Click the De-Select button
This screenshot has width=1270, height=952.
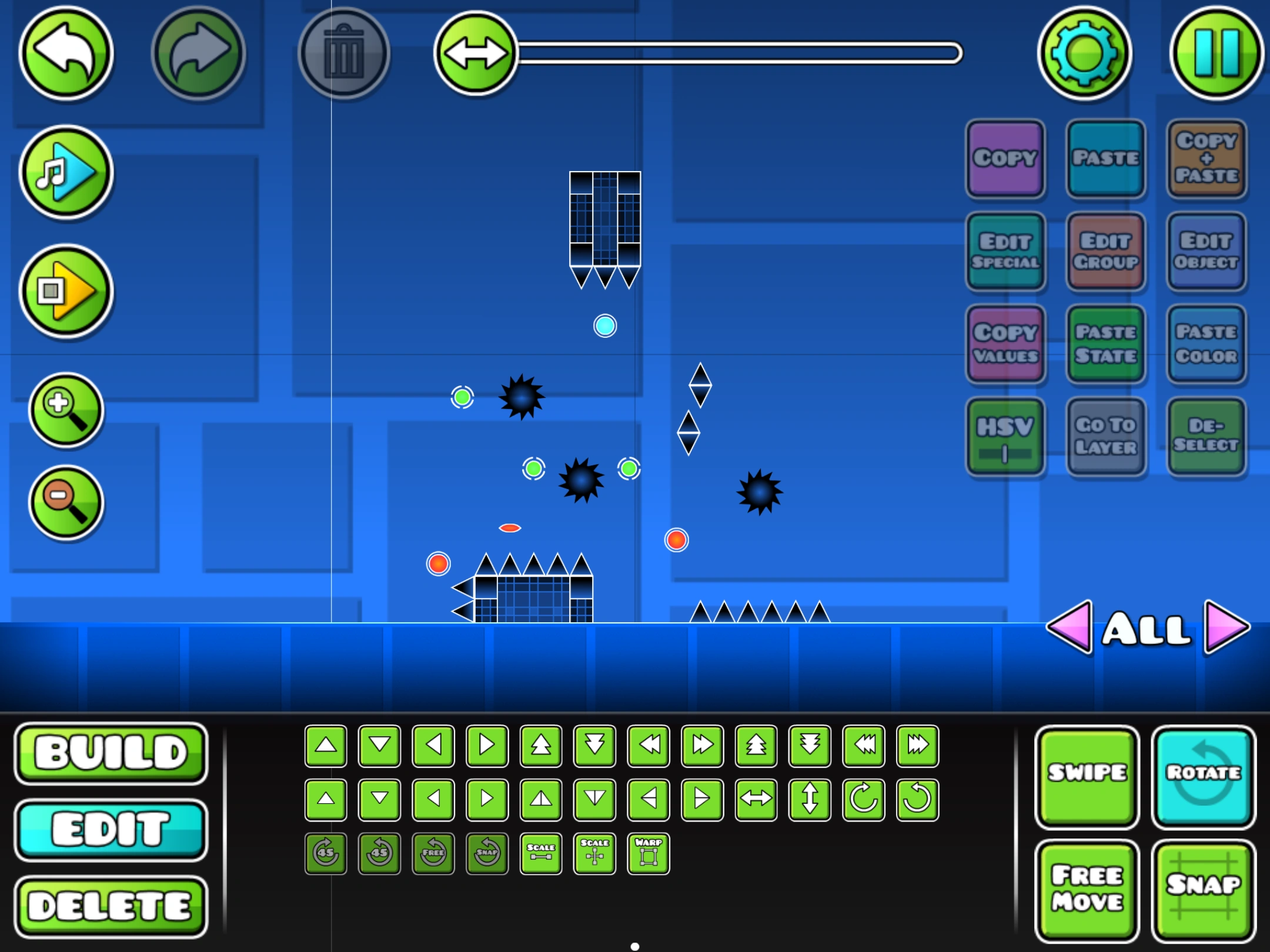[x=1206, y=435]
